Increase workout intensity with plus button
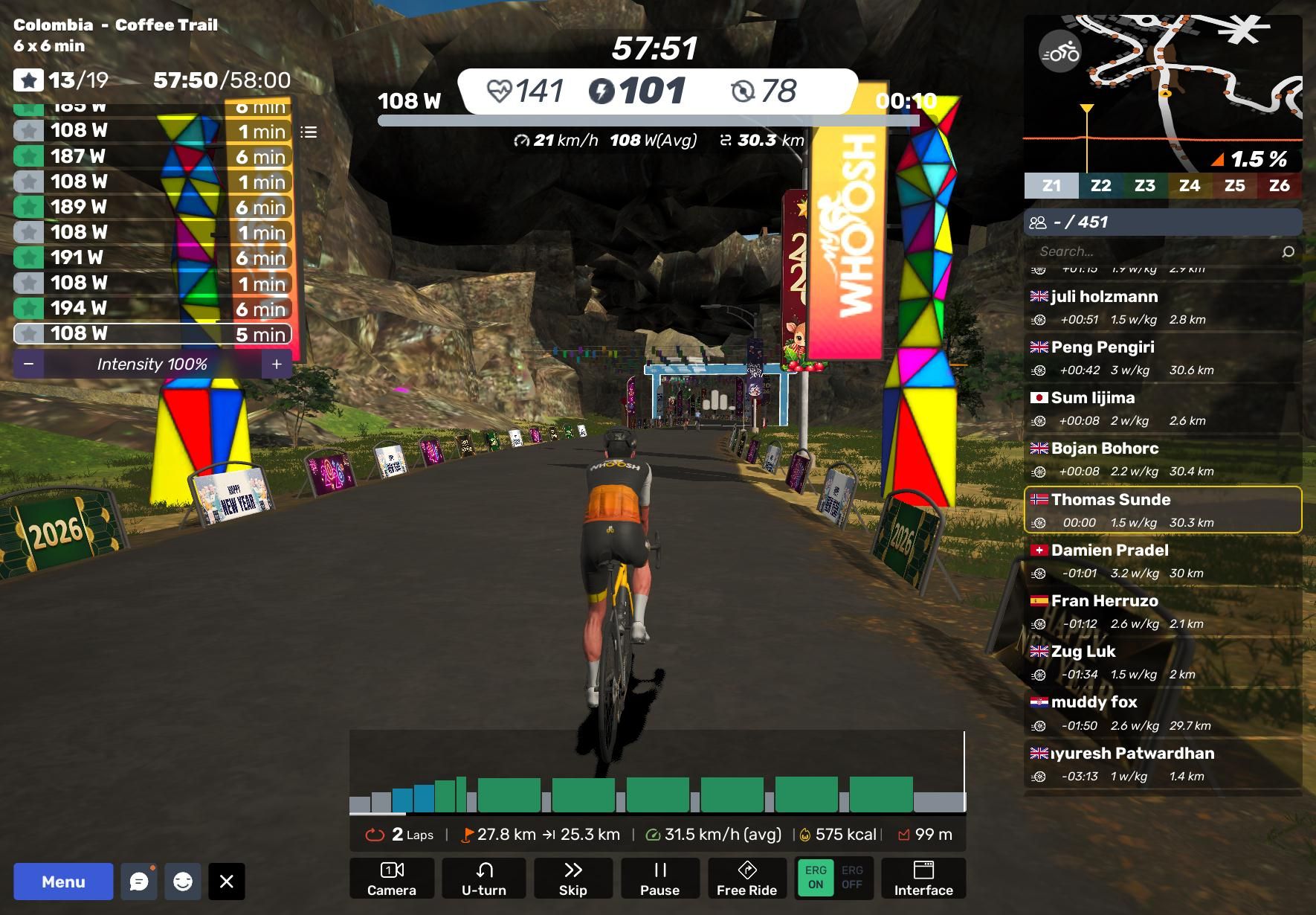Screen dimensions: 1316x915 277,364
